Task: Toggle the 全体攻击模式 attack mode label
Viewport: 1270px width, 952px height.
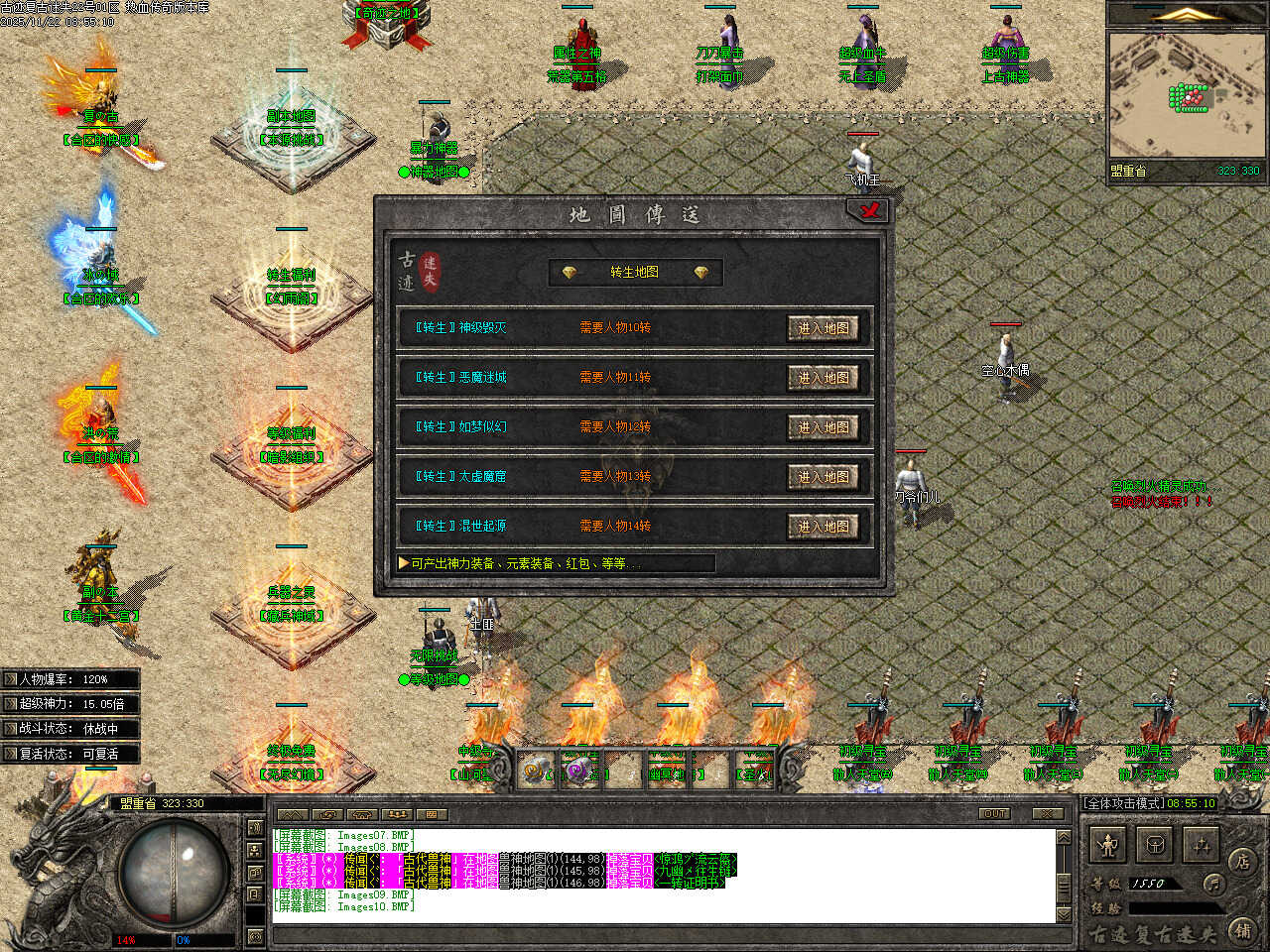Action: 1122,803
